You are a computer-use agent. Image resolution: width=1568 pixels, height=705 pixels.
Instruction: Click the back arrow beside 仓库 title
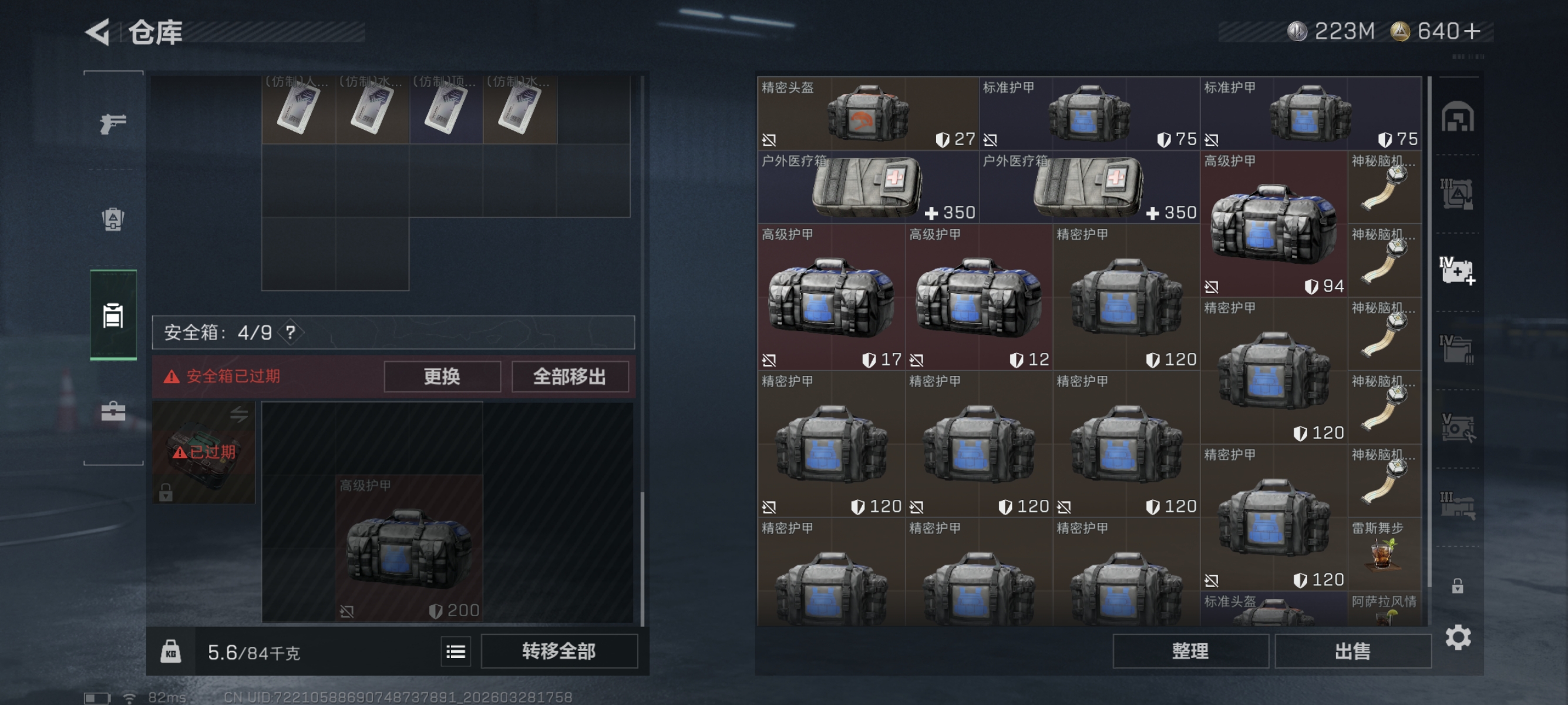99,33
